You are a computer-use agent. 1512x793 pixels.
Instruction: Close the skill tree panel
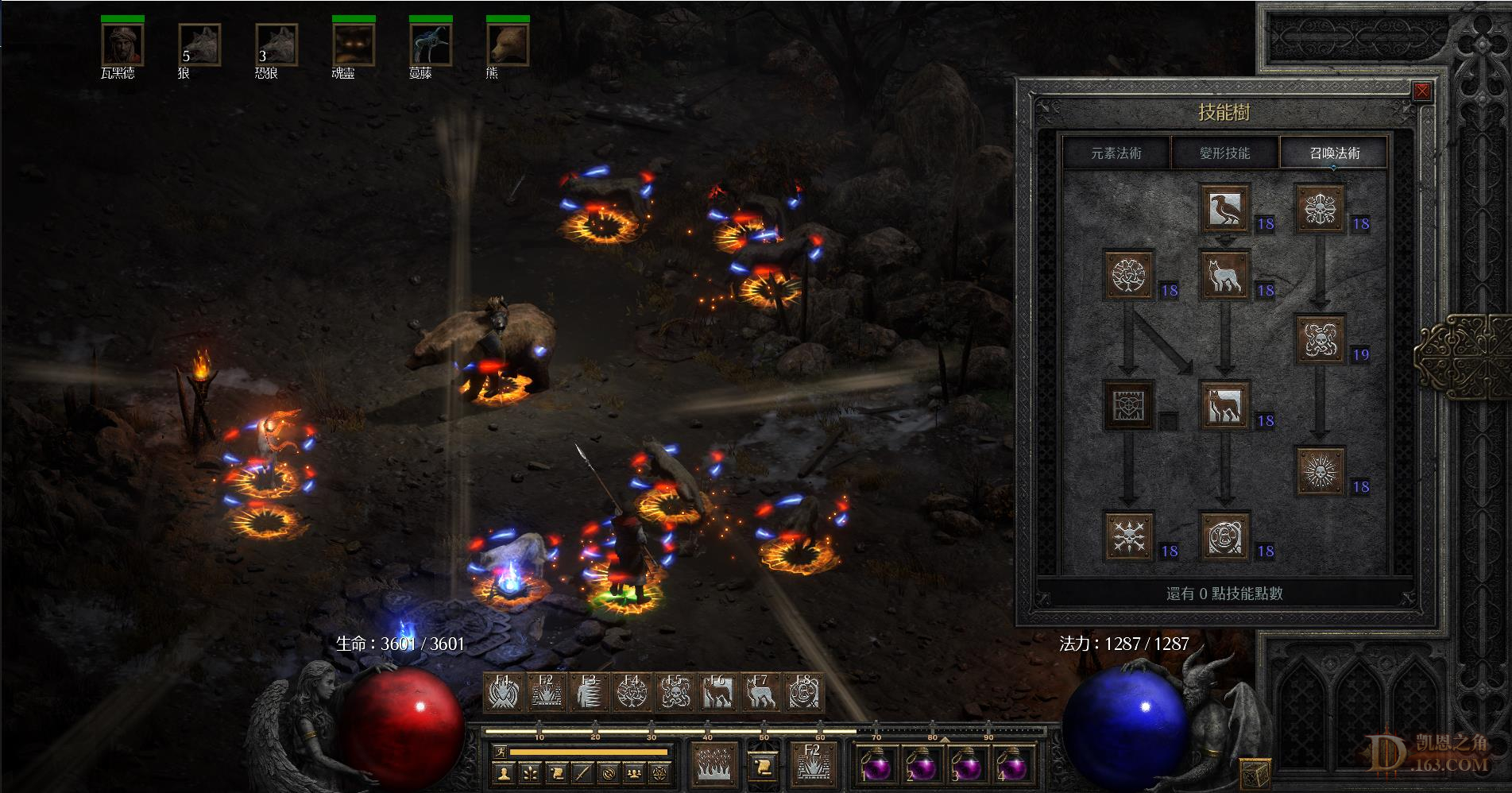point(1421,91)
